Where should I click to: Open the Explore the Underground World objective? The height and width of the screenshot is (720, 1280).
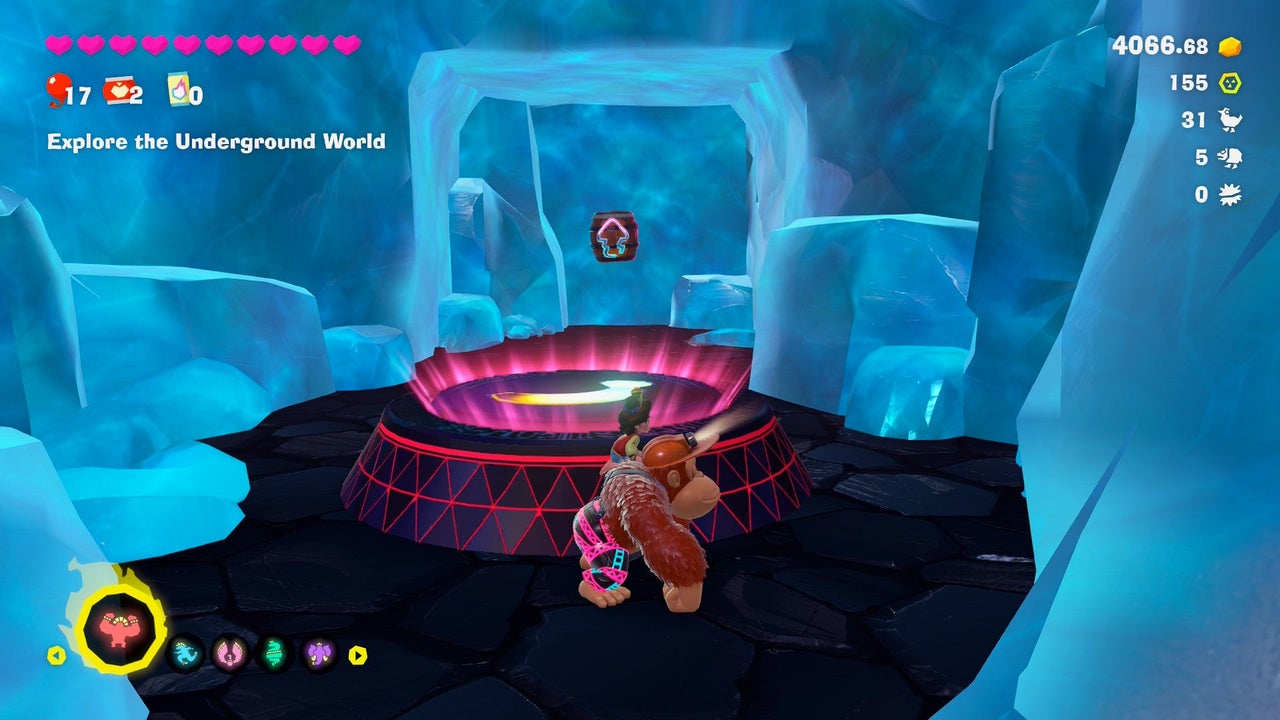click(x=216, y=142)
